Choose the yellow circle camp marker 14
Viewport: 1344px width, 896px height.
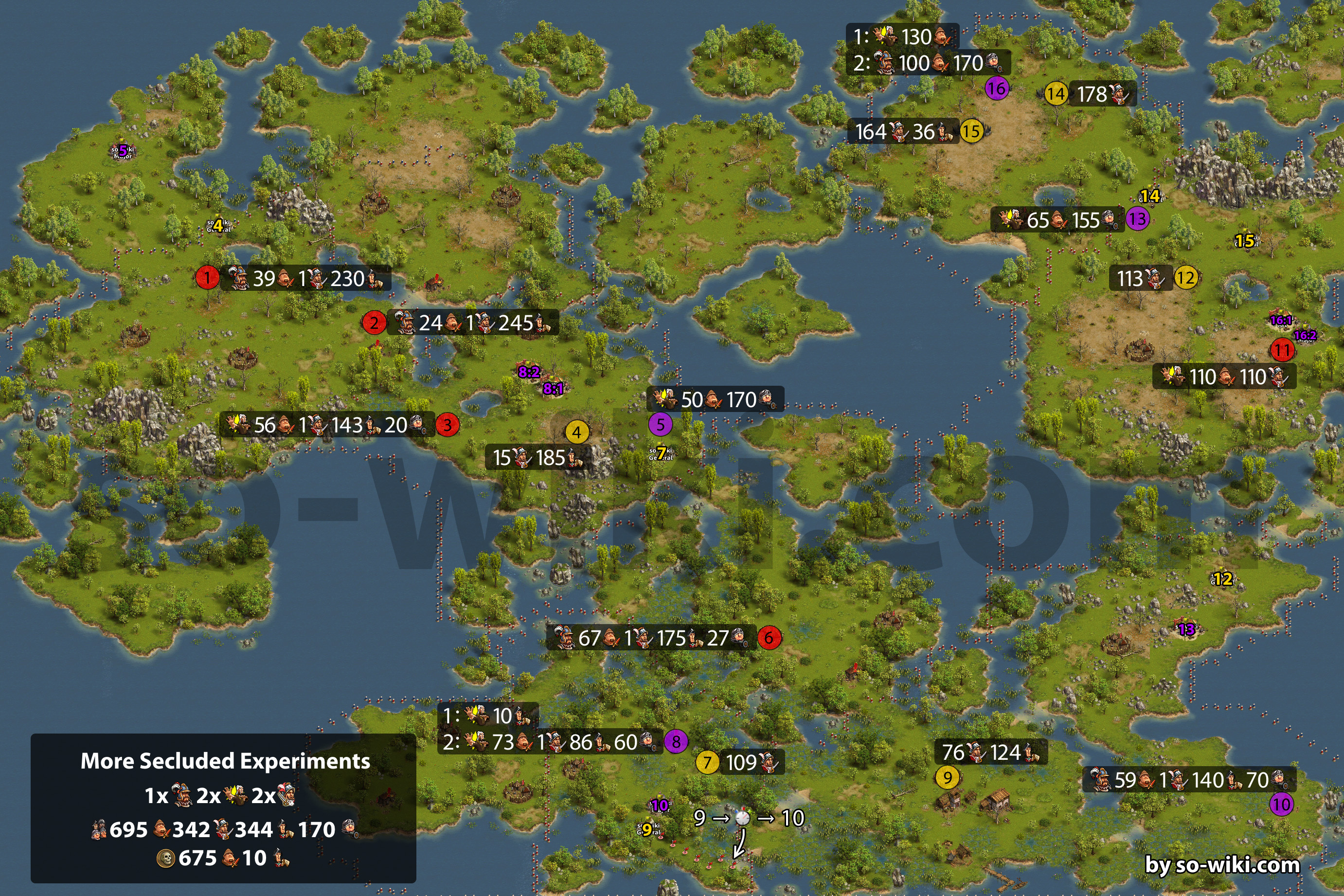coord(1056,94)
